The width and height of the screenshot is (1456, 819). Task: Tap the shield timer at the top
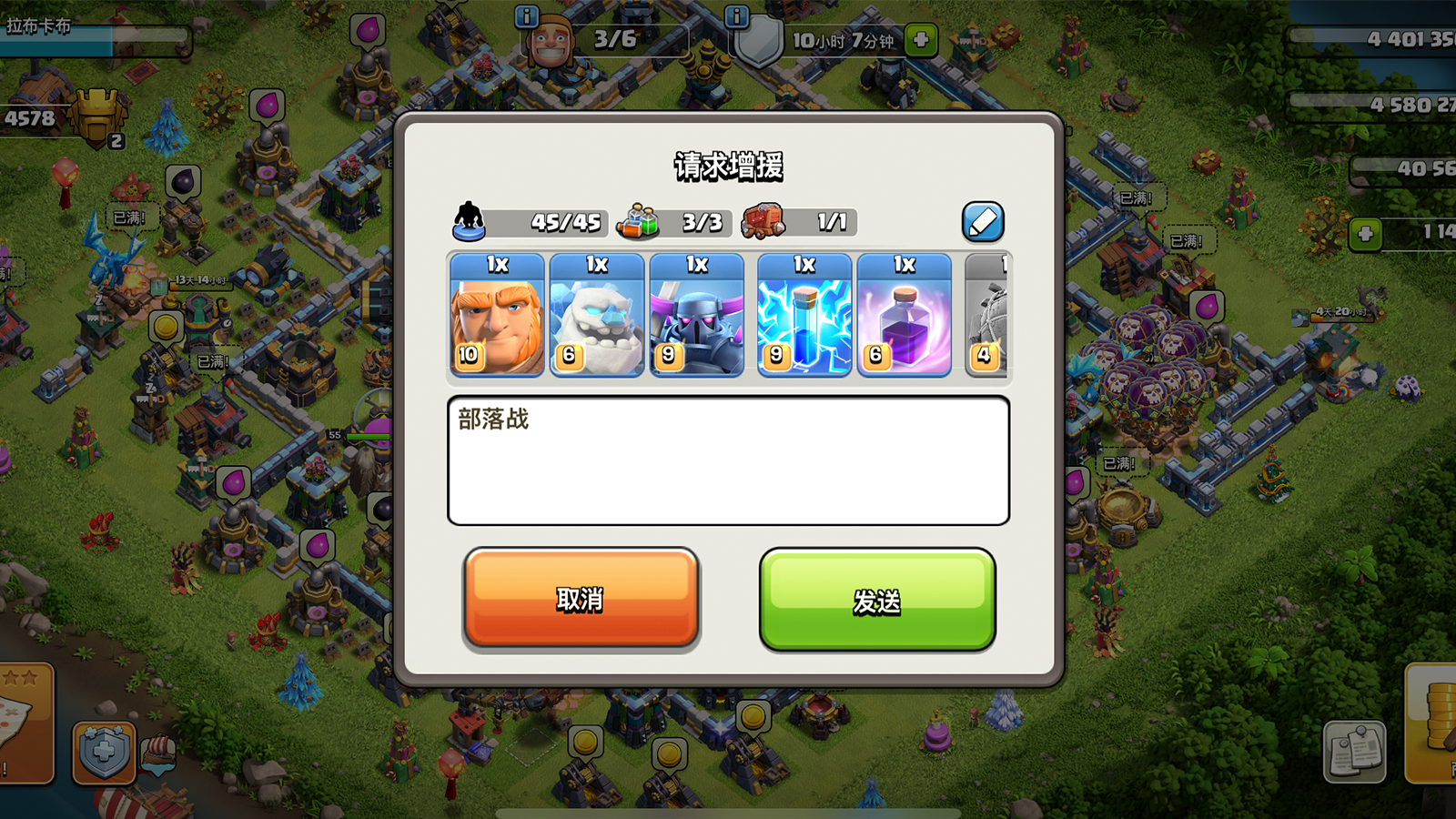(846, 38)
